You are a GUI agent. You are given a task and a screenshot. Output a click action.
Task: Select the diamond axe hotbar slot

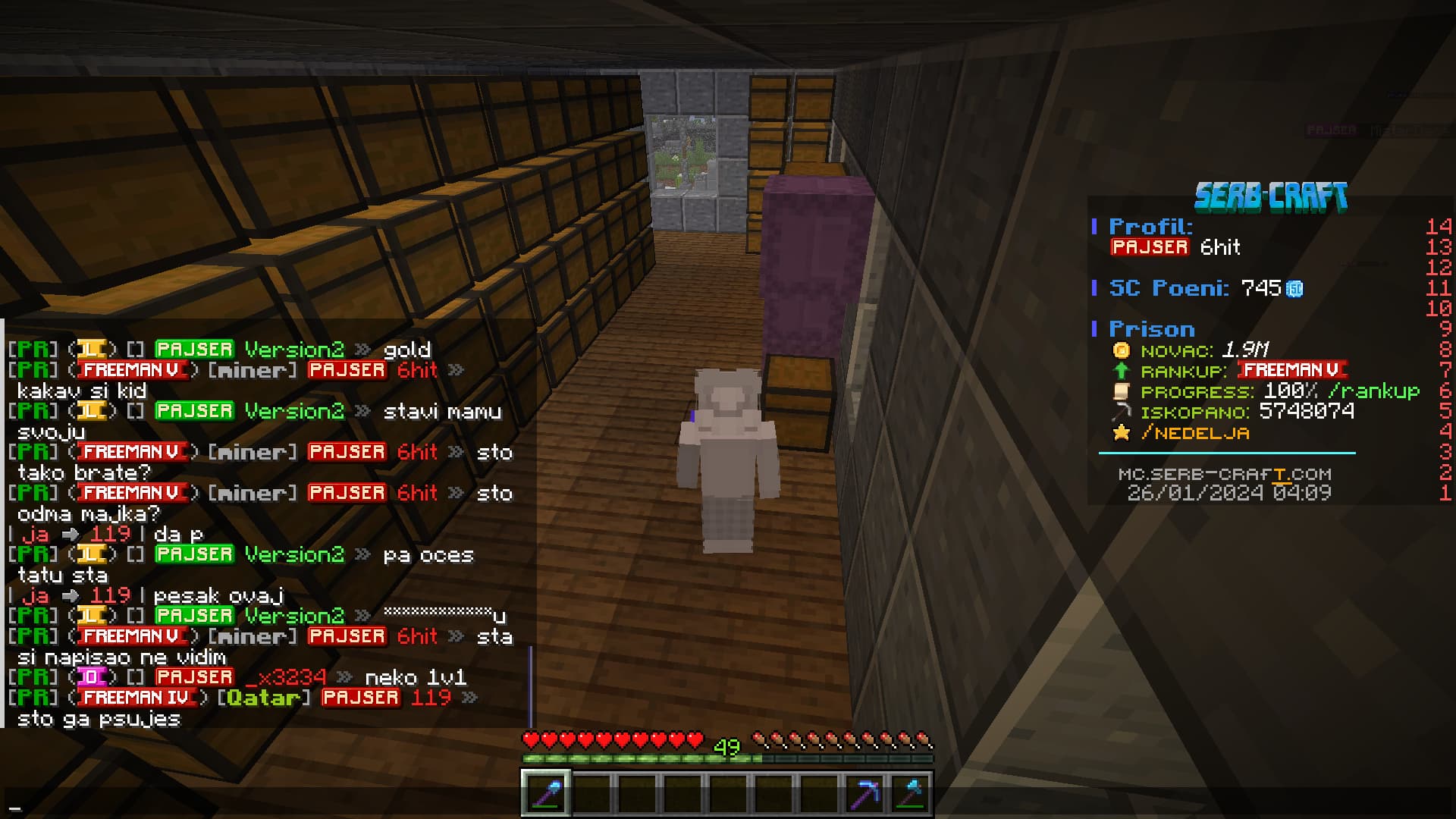pos(910,794)
